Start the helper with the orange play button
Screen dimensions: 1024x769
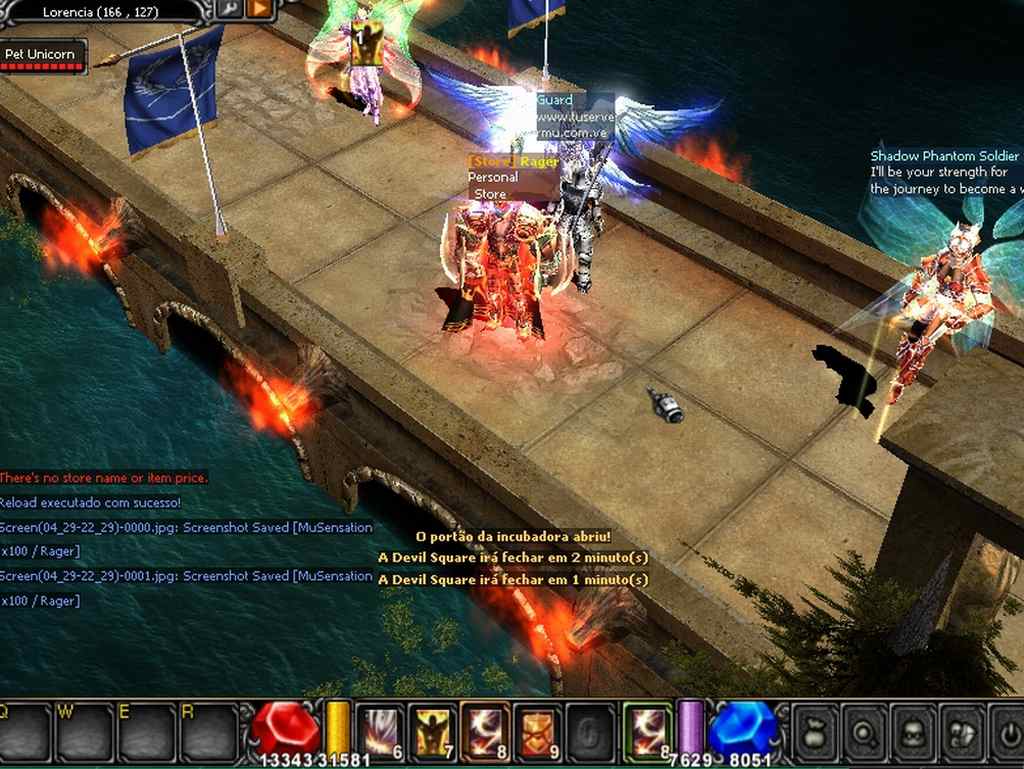click(259, 9)
